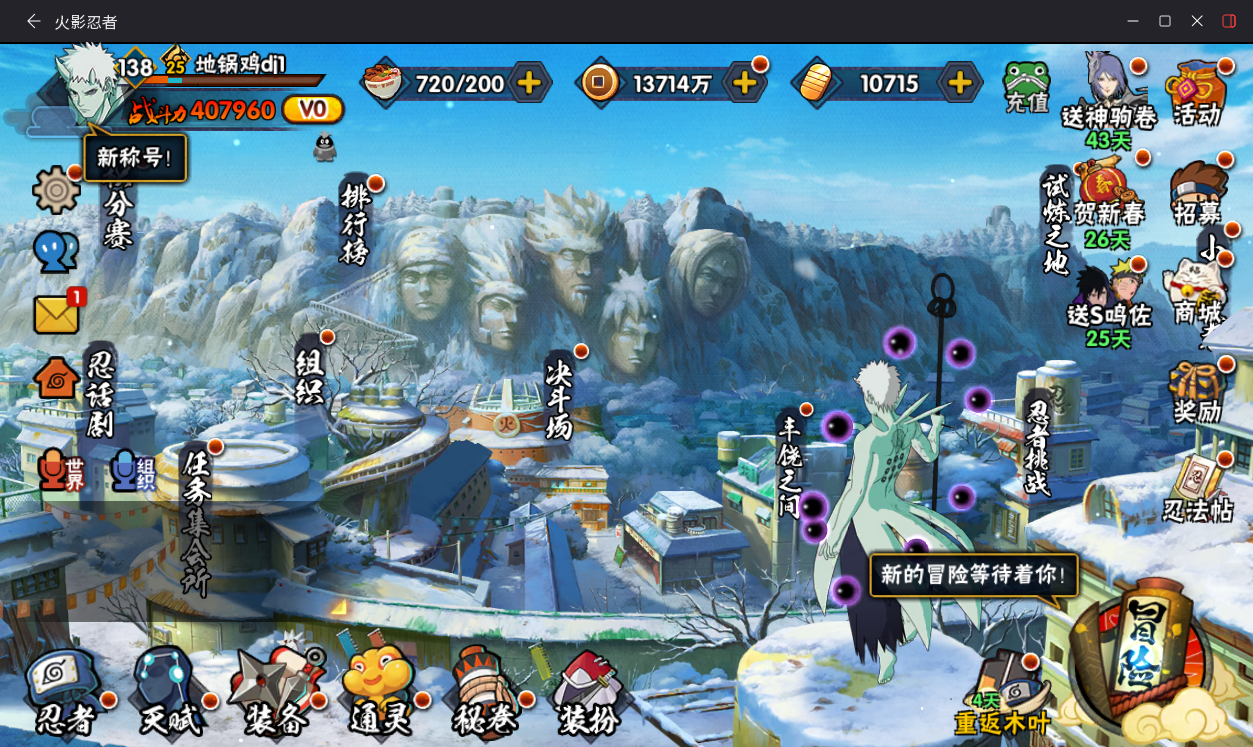Open the 招募 recruit menu
The height and width of the screenshot is (747, 1253).
point(1198,194)
